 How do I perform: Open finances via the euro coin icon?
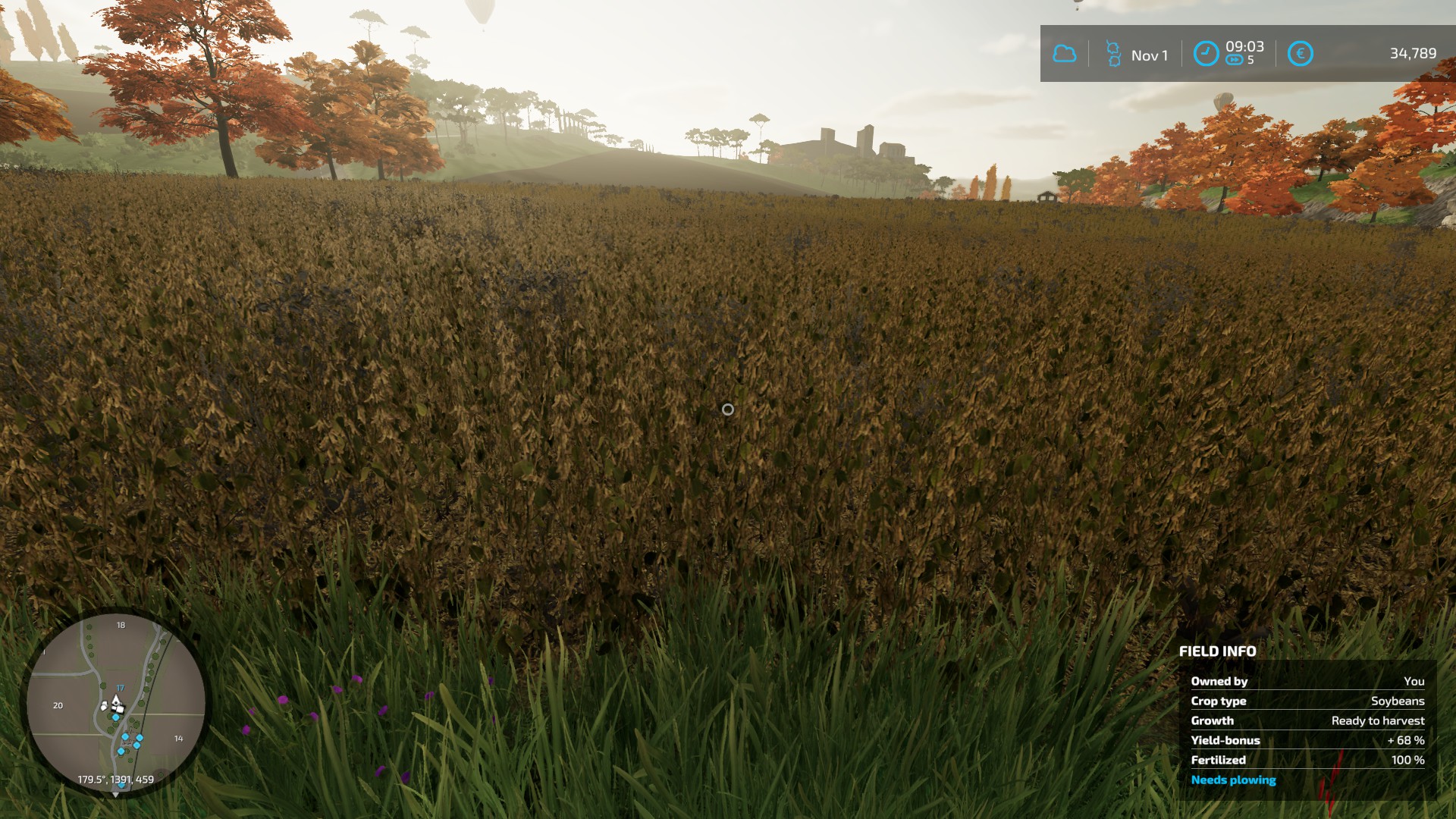[x=1300, y=54]
